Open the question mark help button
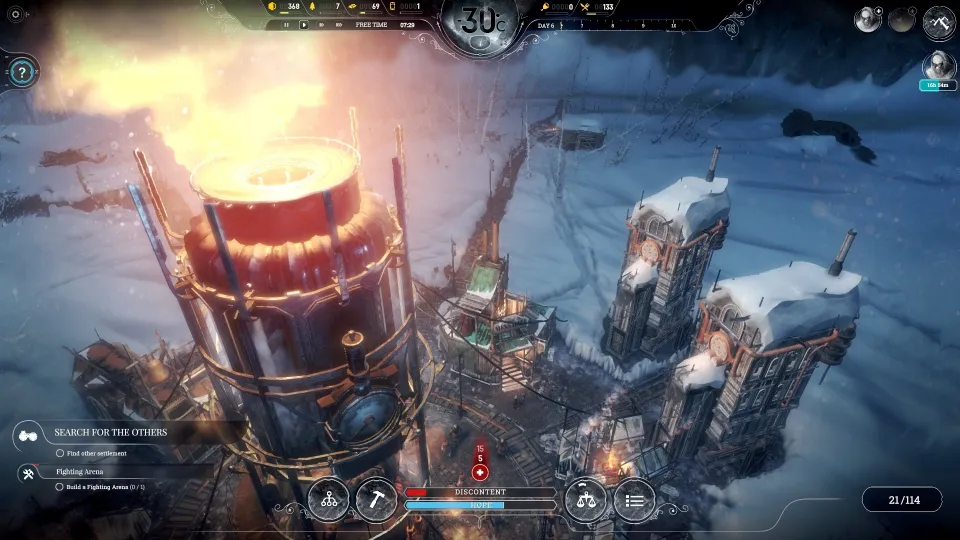Viewport: 960px width, 540px height. [22, 72]
